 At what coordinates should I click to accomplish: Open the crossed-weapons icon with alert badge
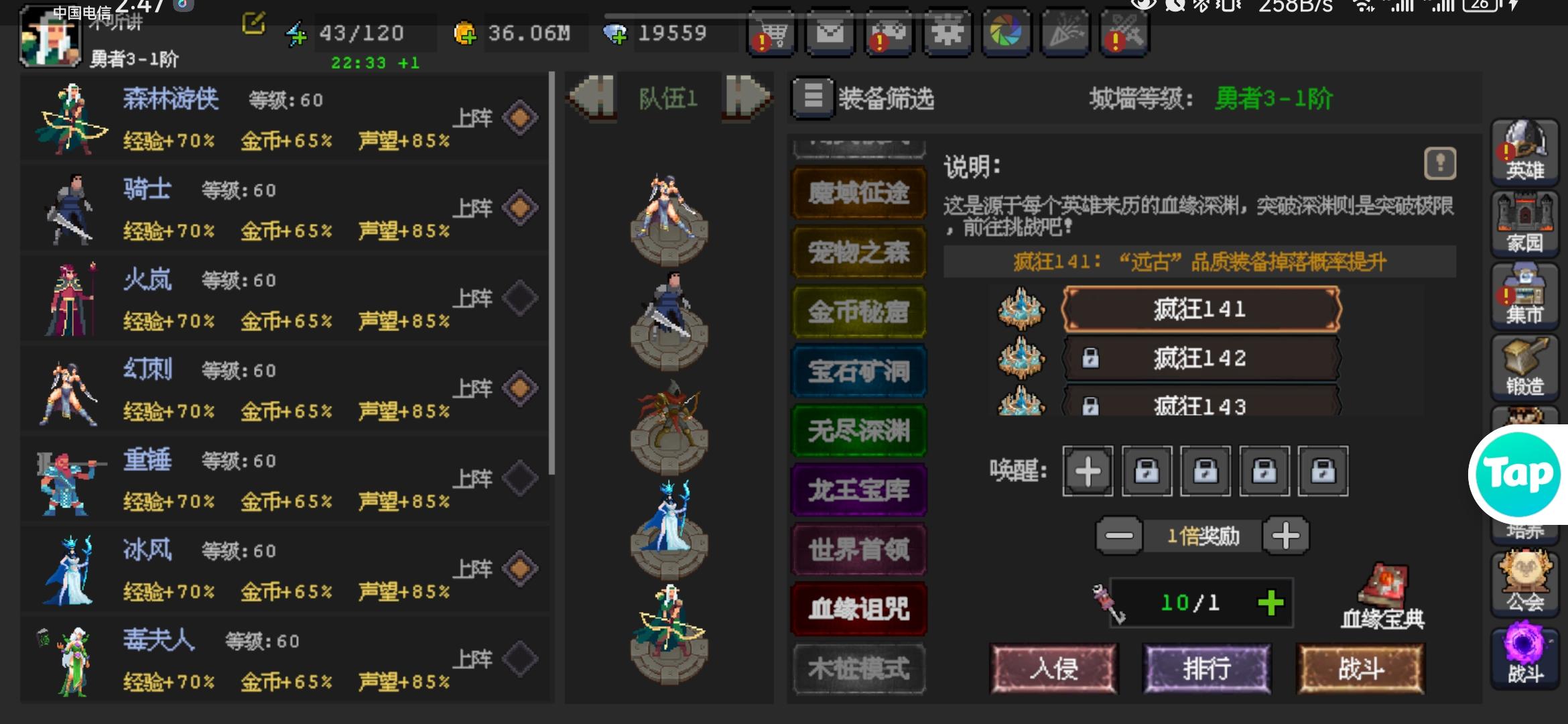[x=1123, y=32]
